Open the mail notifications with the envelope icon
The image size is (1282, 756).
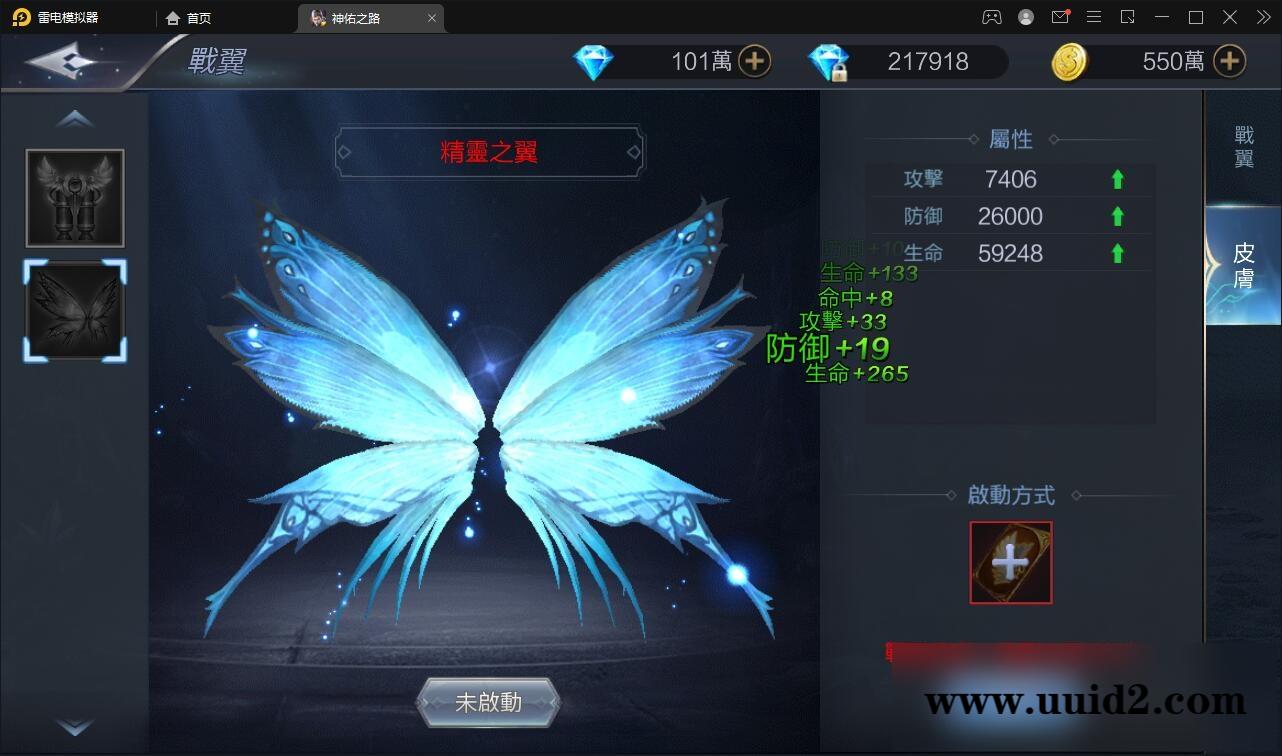pyautogui.click(x=1060, y=17)
